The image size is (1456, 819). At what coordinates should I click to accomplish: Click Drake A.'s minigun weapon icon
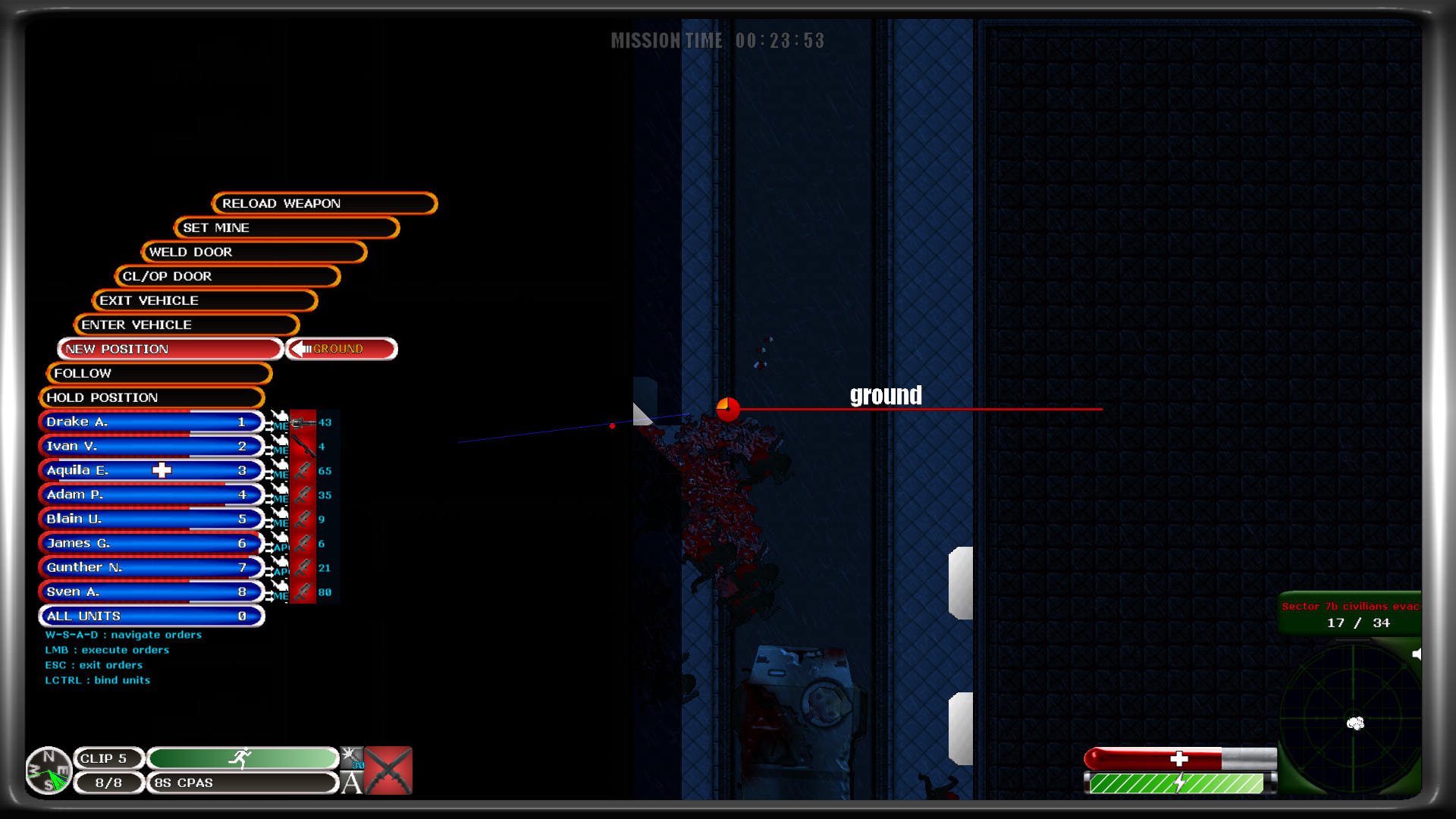click(302, 422)
